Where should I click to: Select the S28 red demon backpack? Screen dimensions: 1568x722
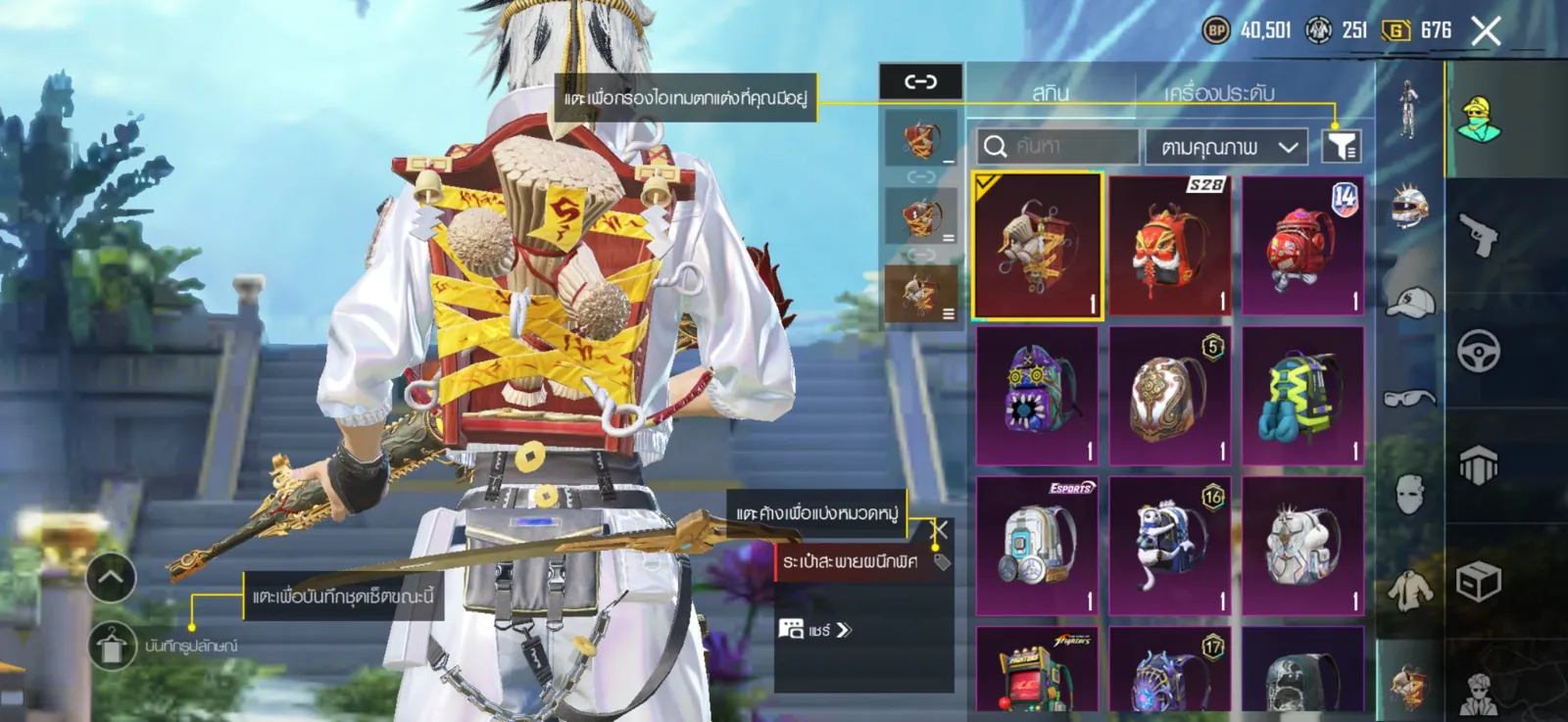(1169, 246)
